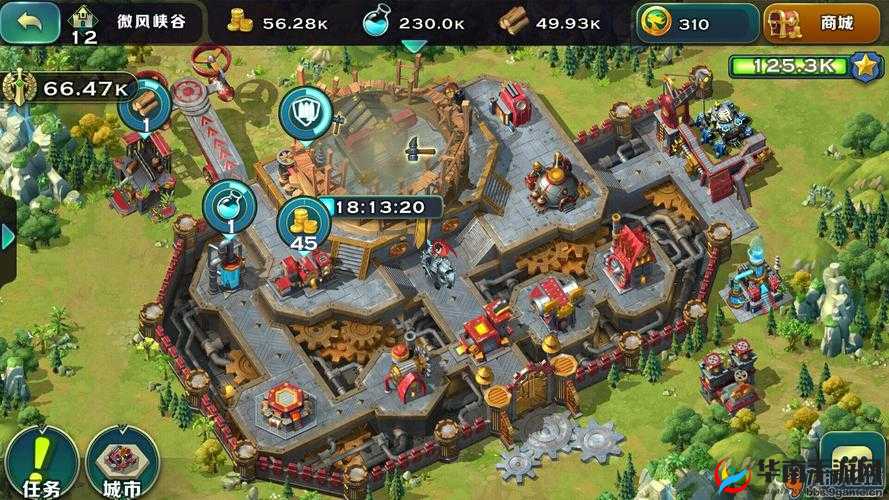
Task: Tap the shield bubble above the building
Action: (x=301, y=111)
